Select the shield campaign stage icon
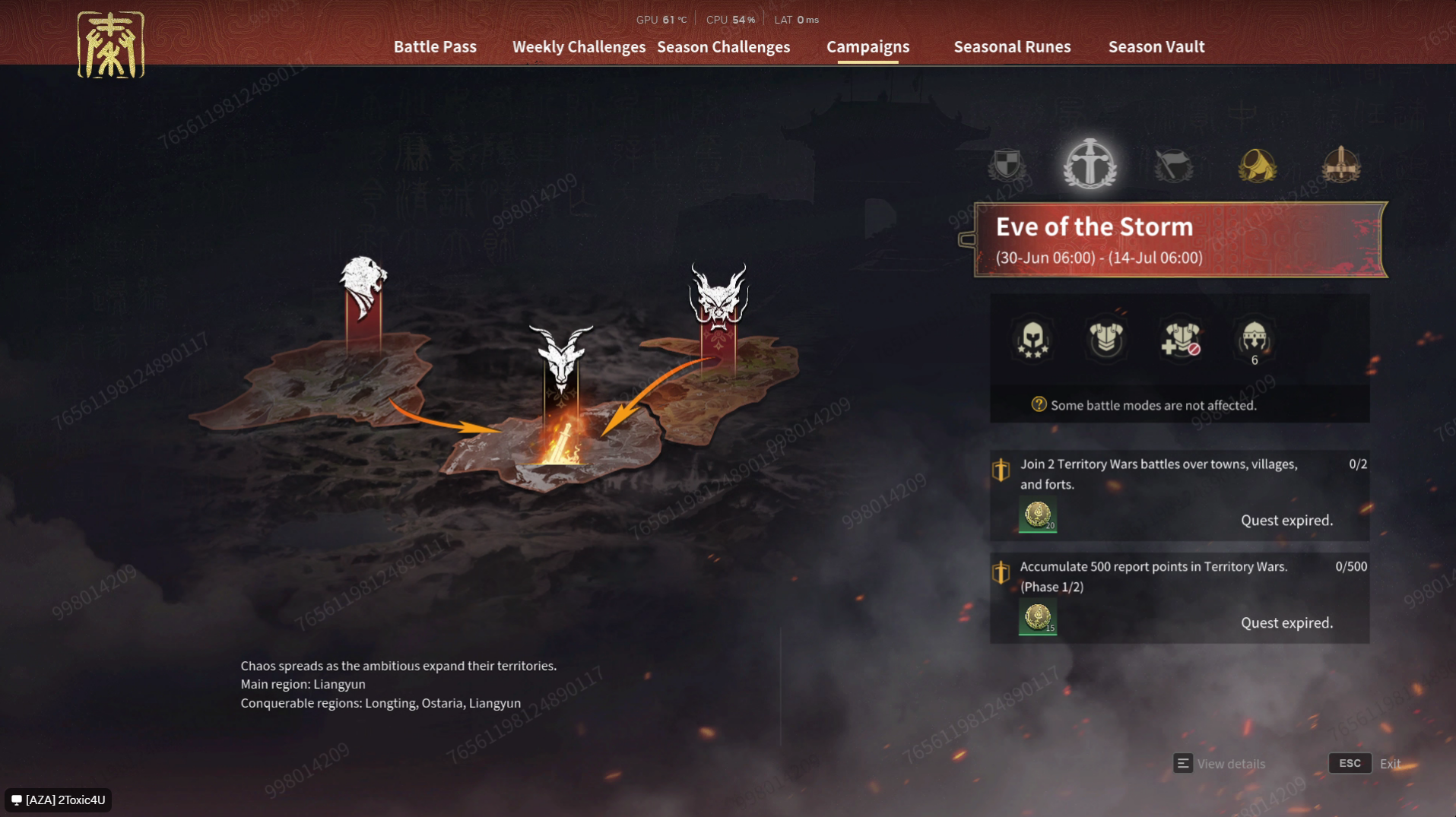This screenshot has width=1456, height=817. [x=1007, y=164]
